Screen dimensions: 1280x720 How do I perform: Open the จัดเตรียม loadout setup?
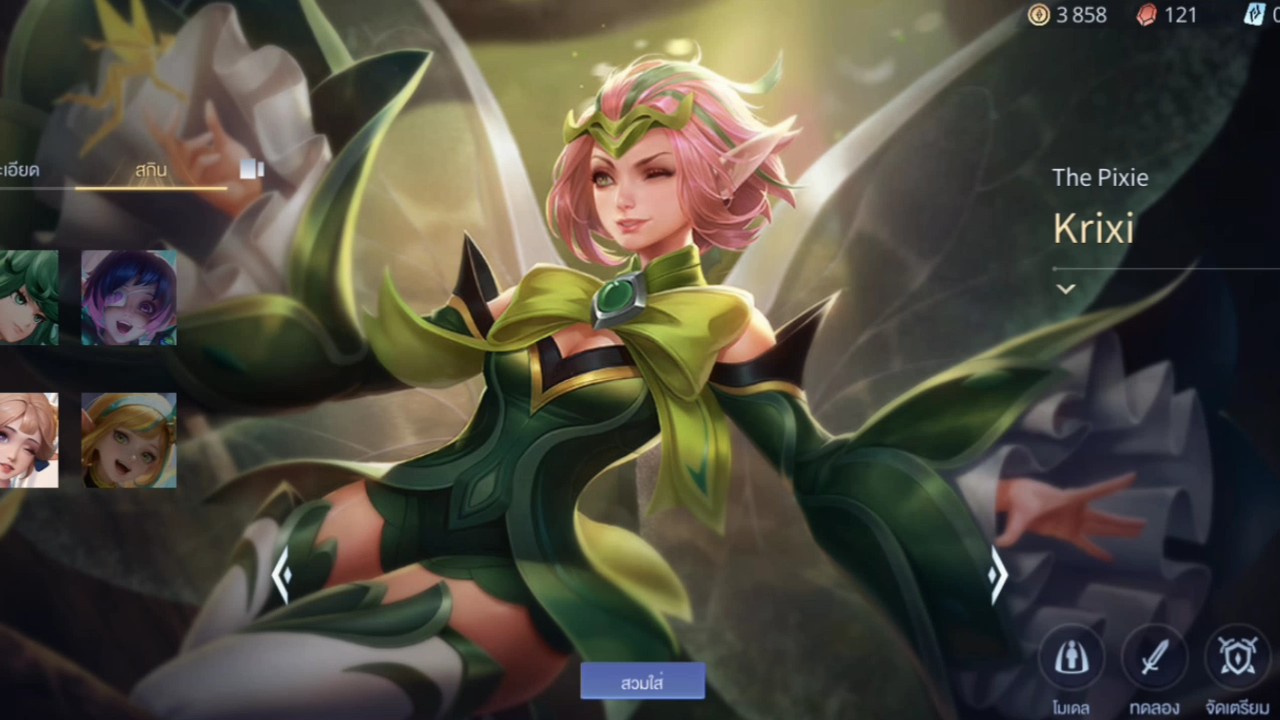point(1237,659)
